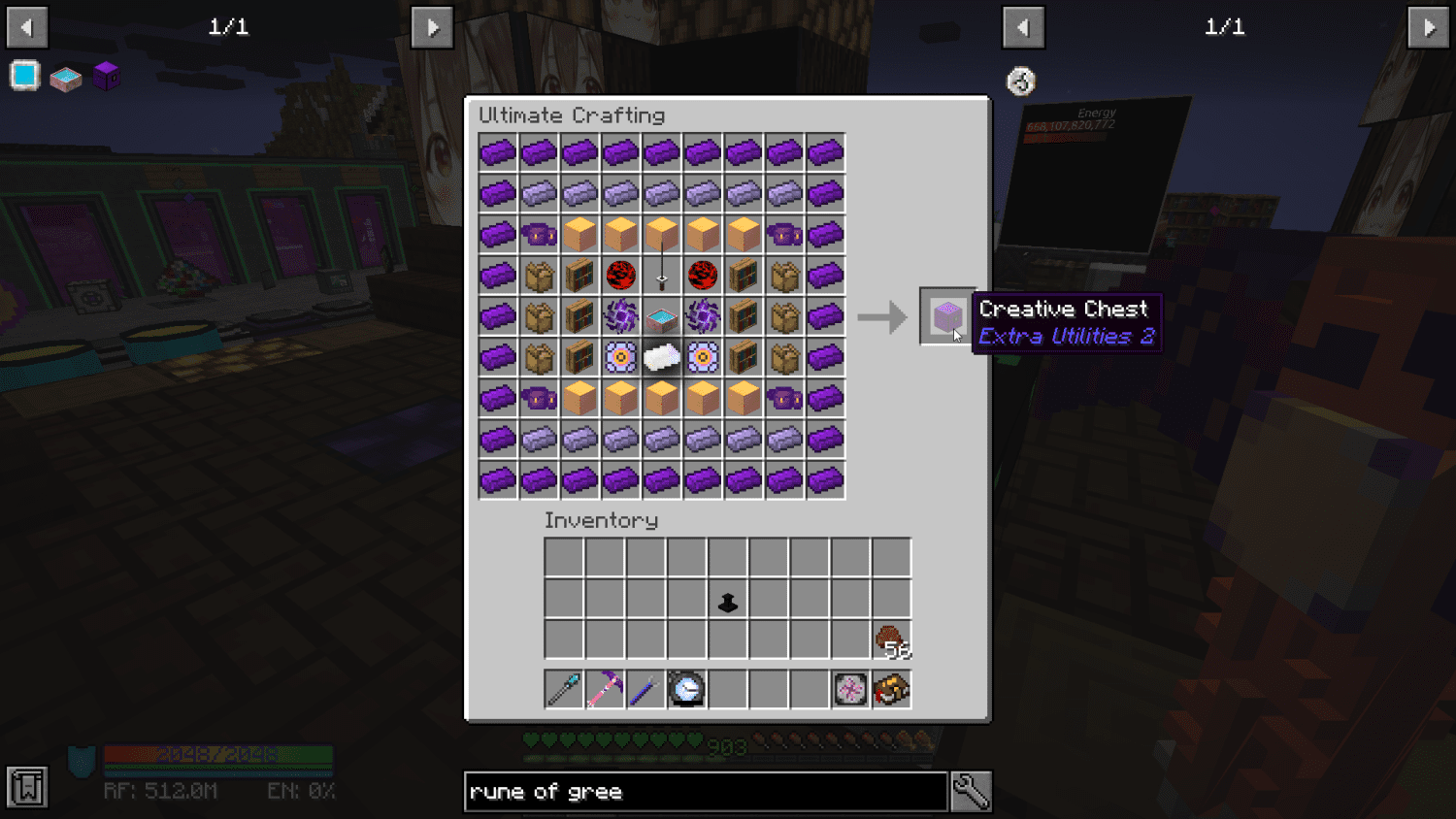This screenshot has height=819, width=1456.
Task: Go to previous page of bookmark list
Action: click(x=27, y=27)
